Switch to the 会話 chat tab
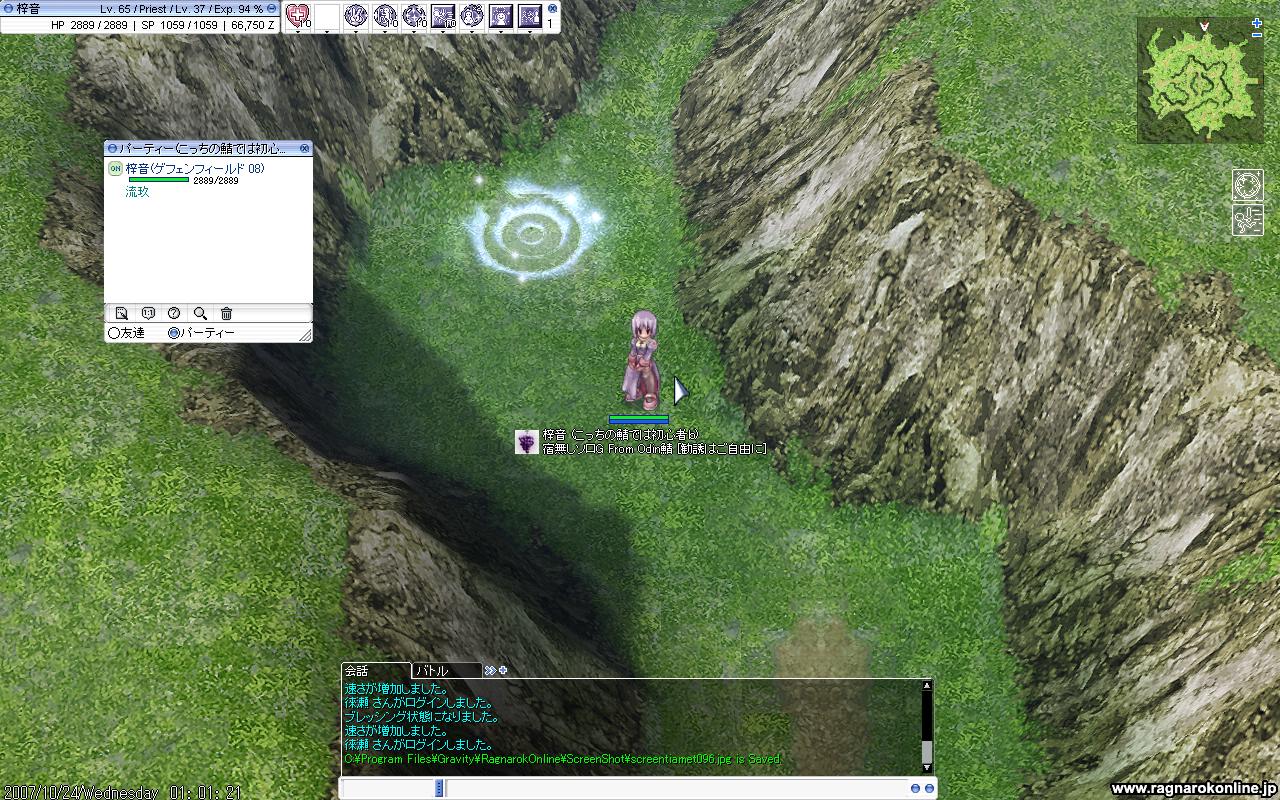This screenshot has height=800, width=1280. pos(357,671)
